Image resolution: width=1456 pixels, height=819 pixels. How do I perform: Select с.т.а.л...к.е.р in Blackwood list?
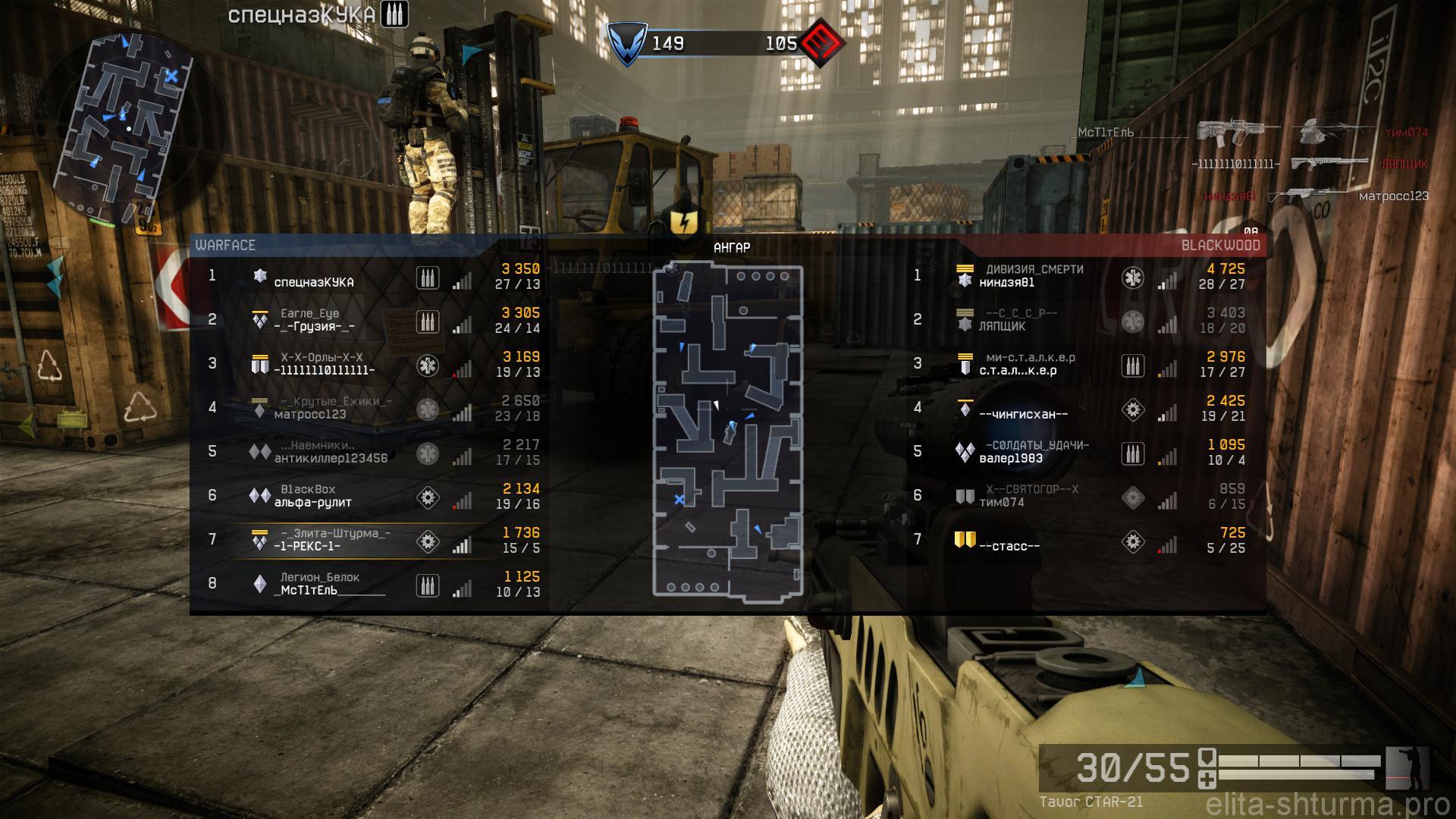(1077, 366)
